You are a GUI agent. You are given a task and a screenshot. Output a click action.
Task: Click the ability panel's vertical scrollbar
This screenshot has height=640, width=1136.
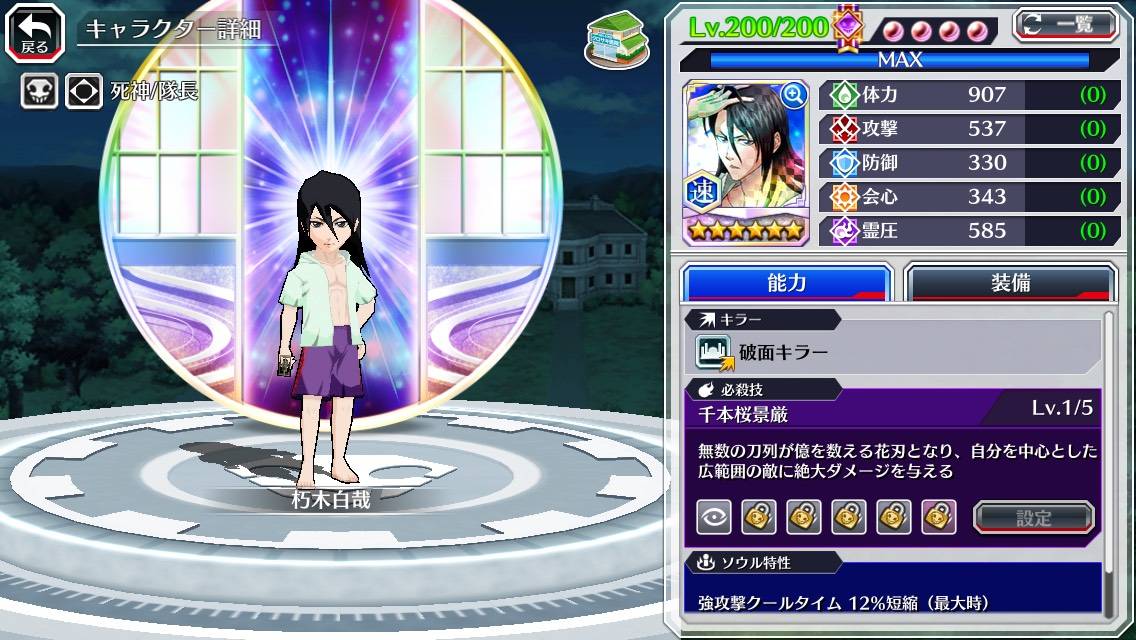tap(1108, 460)
